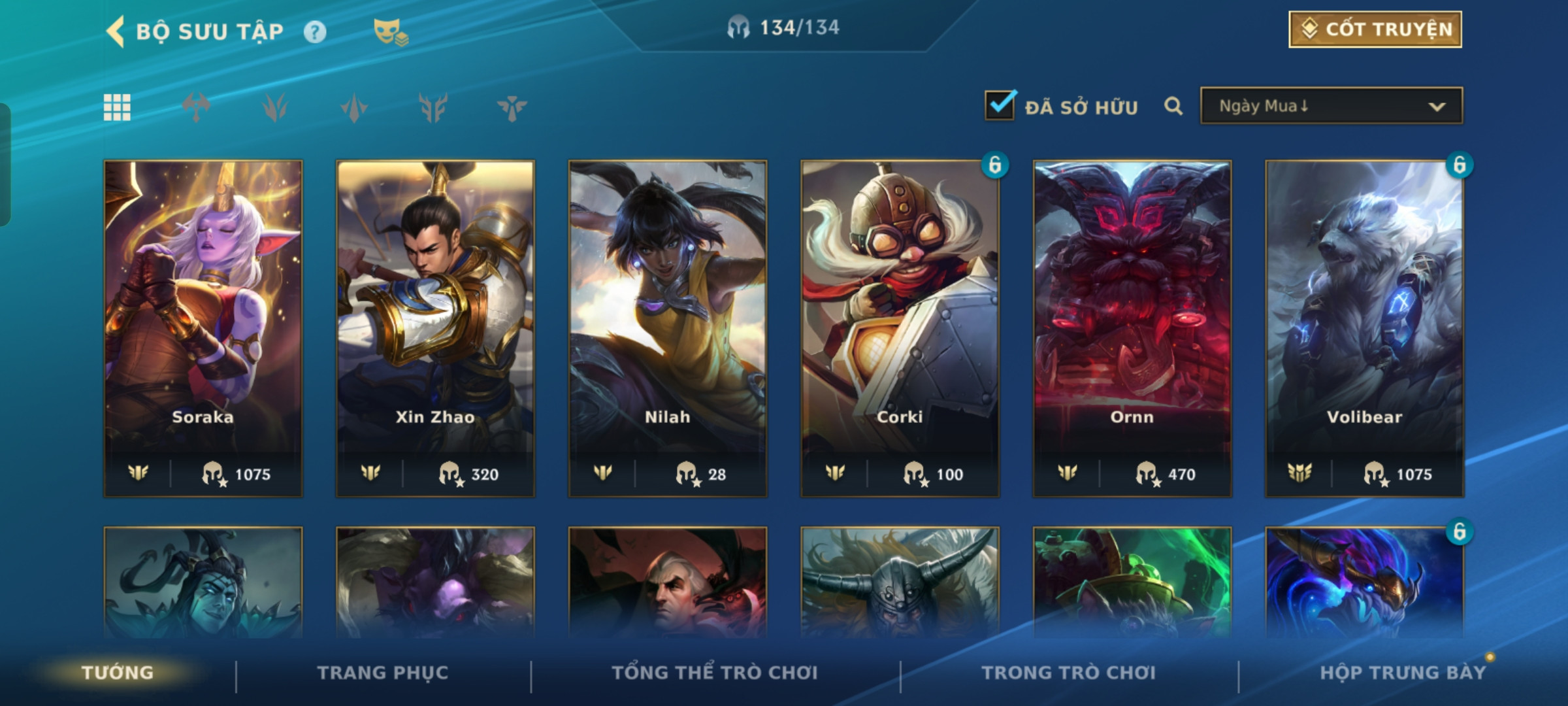The image size is (1568, 706).
Task: Switch to the Trong Trò Chơi tab
Action: coord(1069,673)
